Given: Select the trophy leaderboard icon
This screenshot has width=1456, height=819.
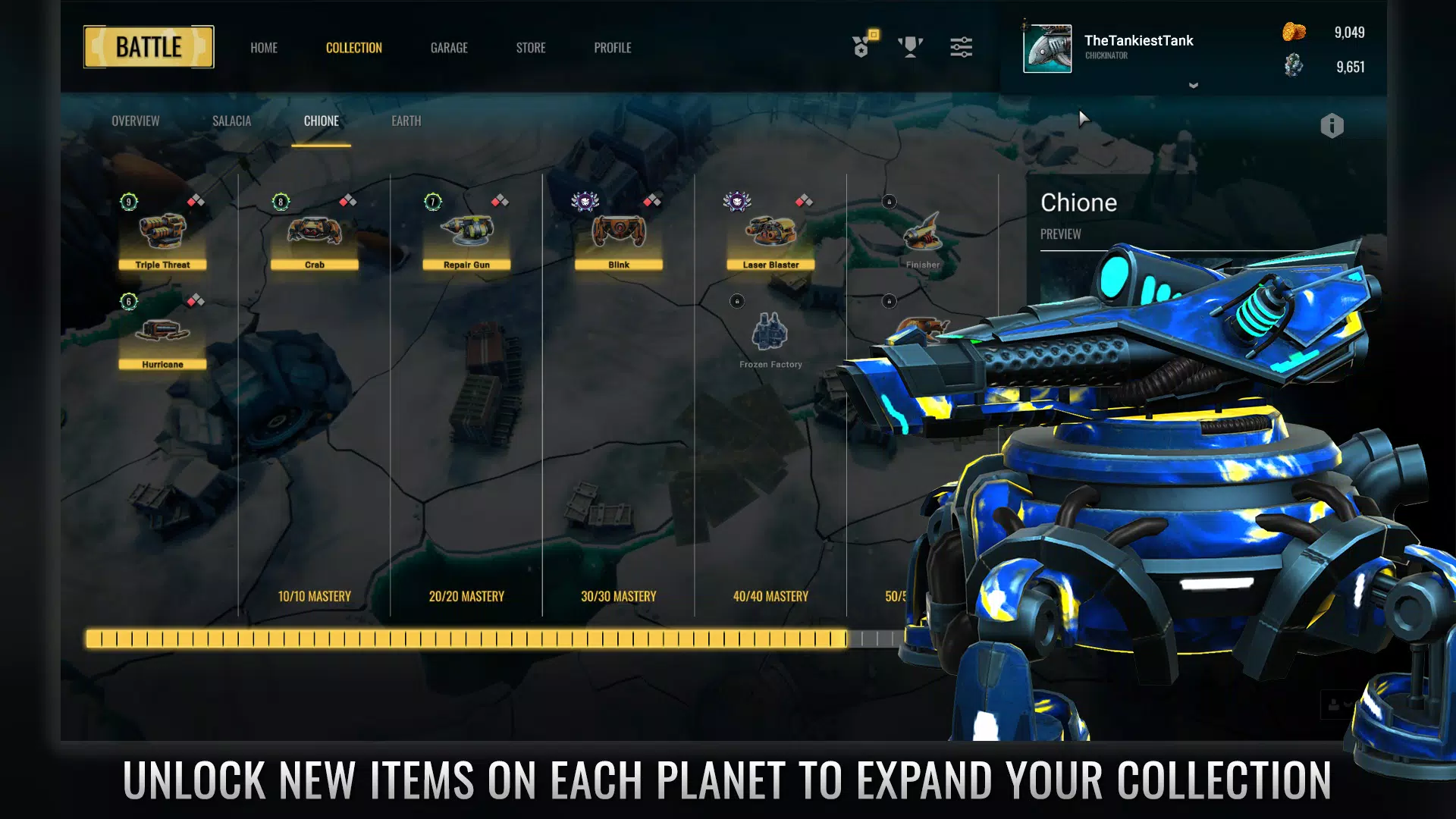Looking at the screenshot, I should [910, 47].
